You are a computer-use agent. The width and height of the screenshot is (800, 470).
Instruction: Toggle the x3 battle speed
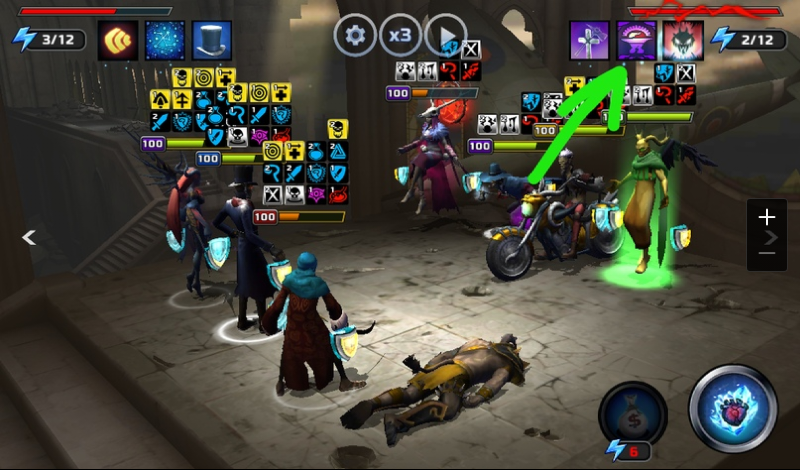point(399,36)
